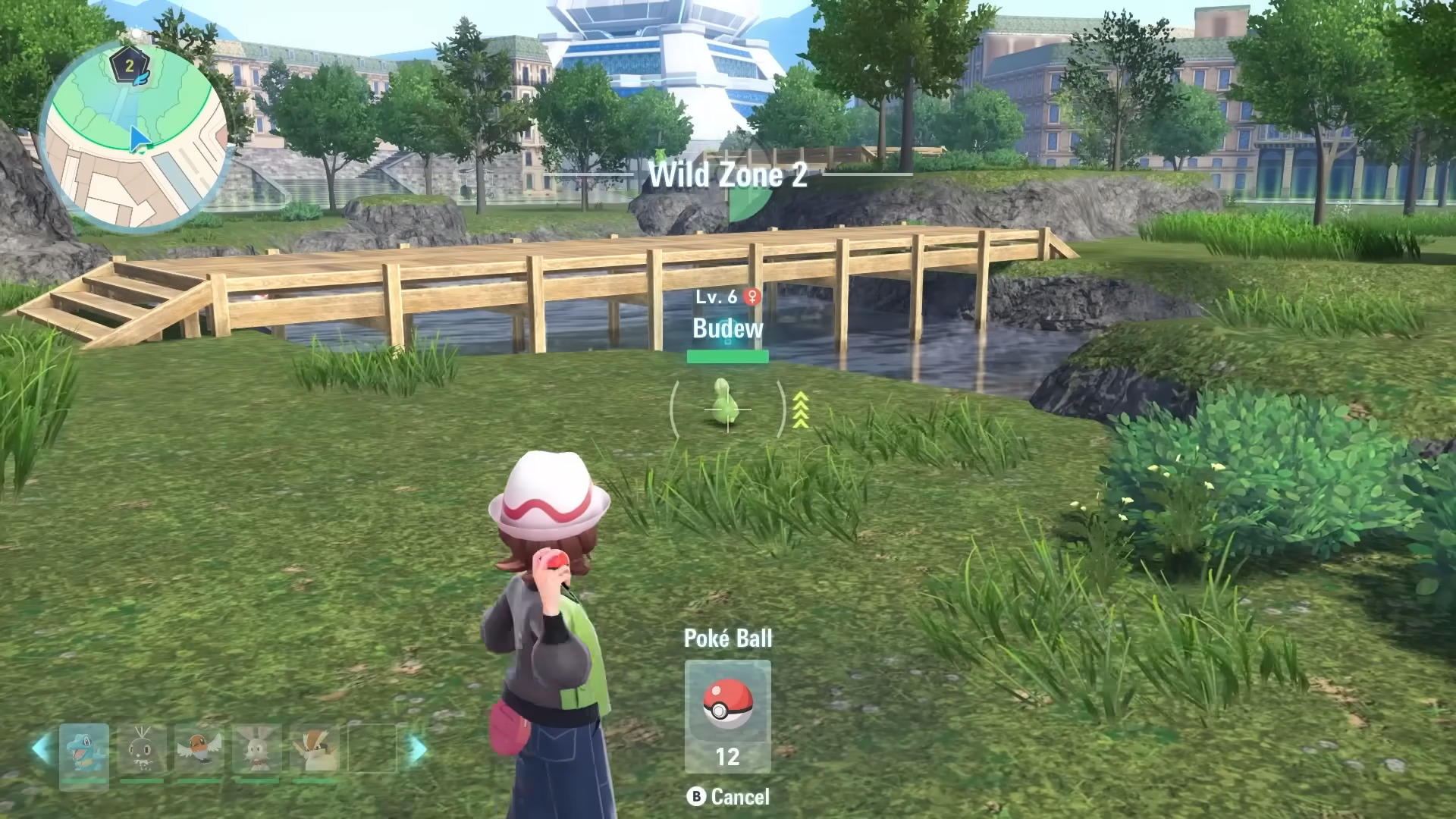
Task: Click the Wild Zone 2 badge on minimap
Action: tap(130, 66)
